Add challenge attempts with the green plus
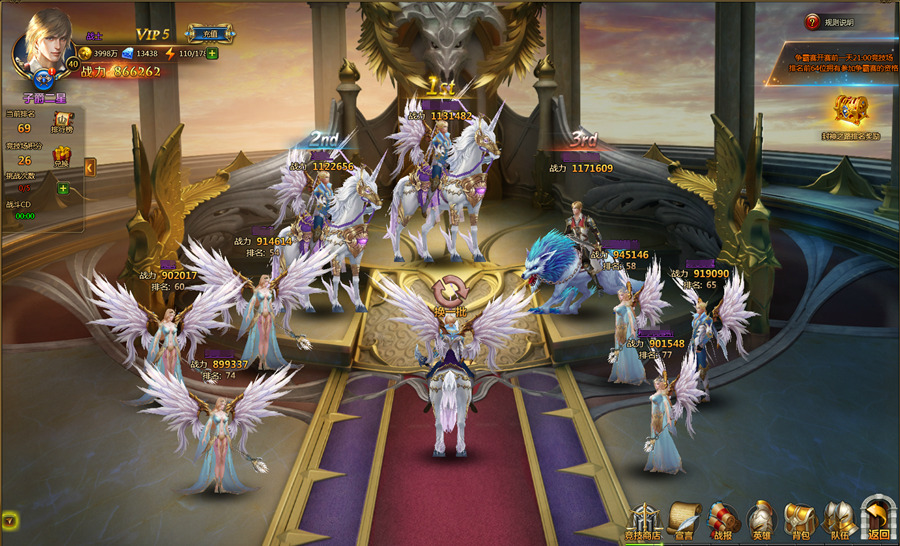 (x=63, y=189)
